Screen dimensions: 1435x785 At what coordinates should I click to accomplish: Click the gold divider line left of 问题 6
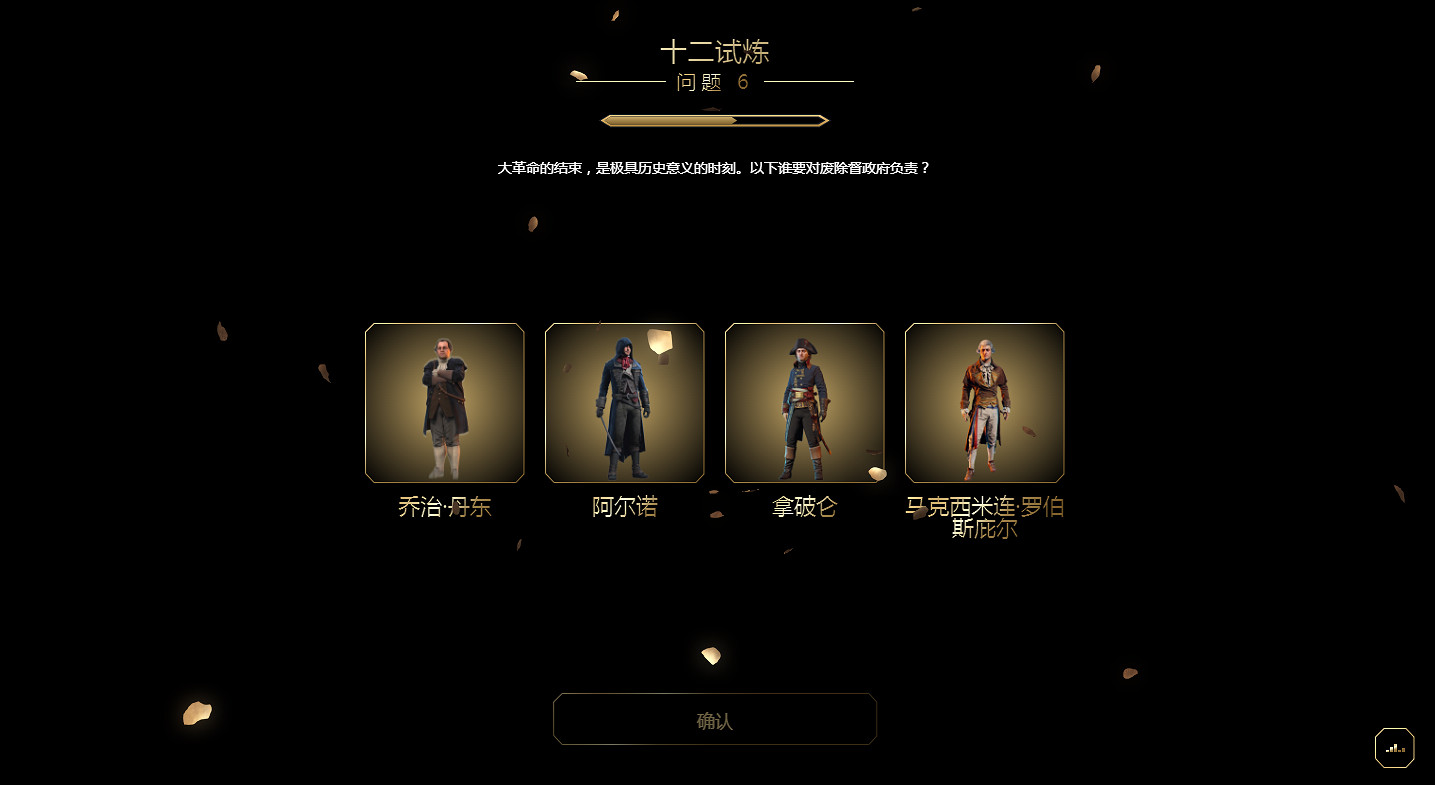pyautogui.click(x=620, y=82)
